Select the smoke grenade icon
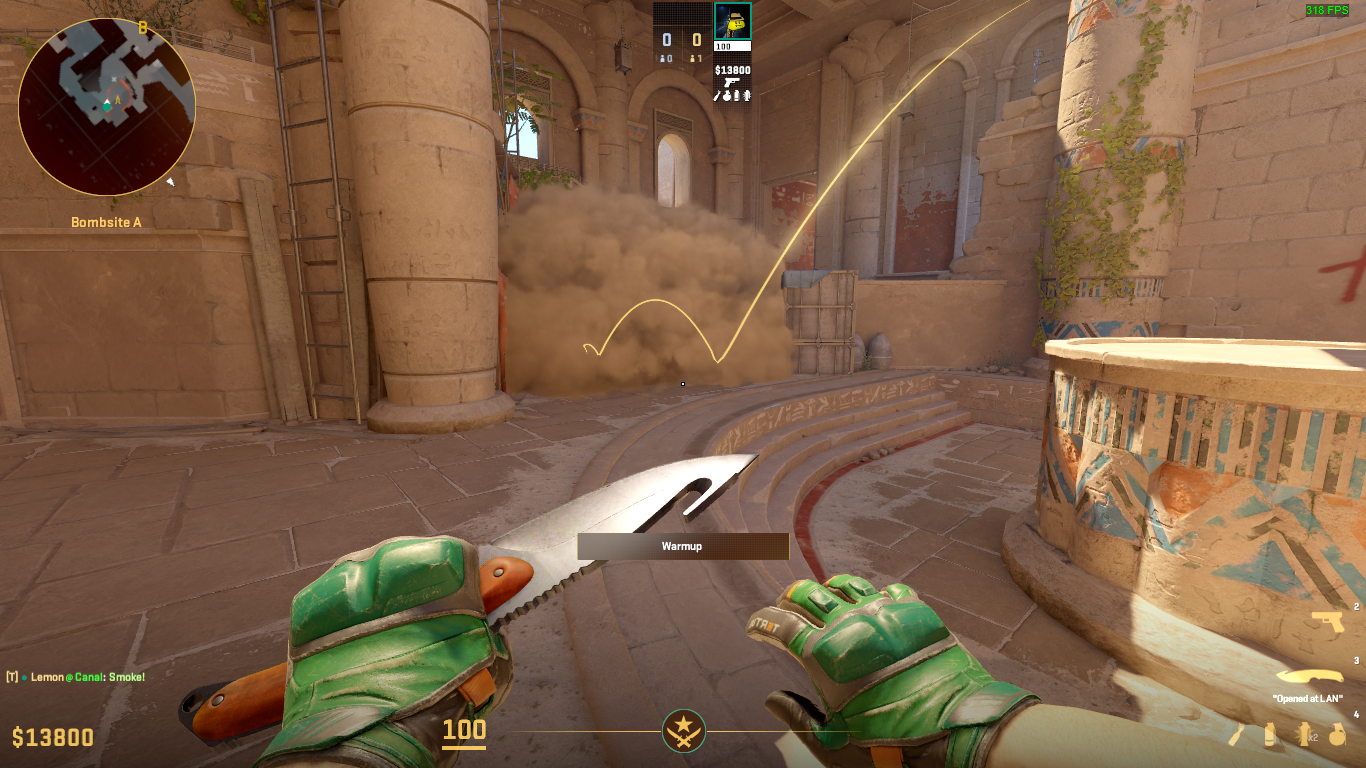This screenshot has height=768, width=1366. pos(1270,735)
